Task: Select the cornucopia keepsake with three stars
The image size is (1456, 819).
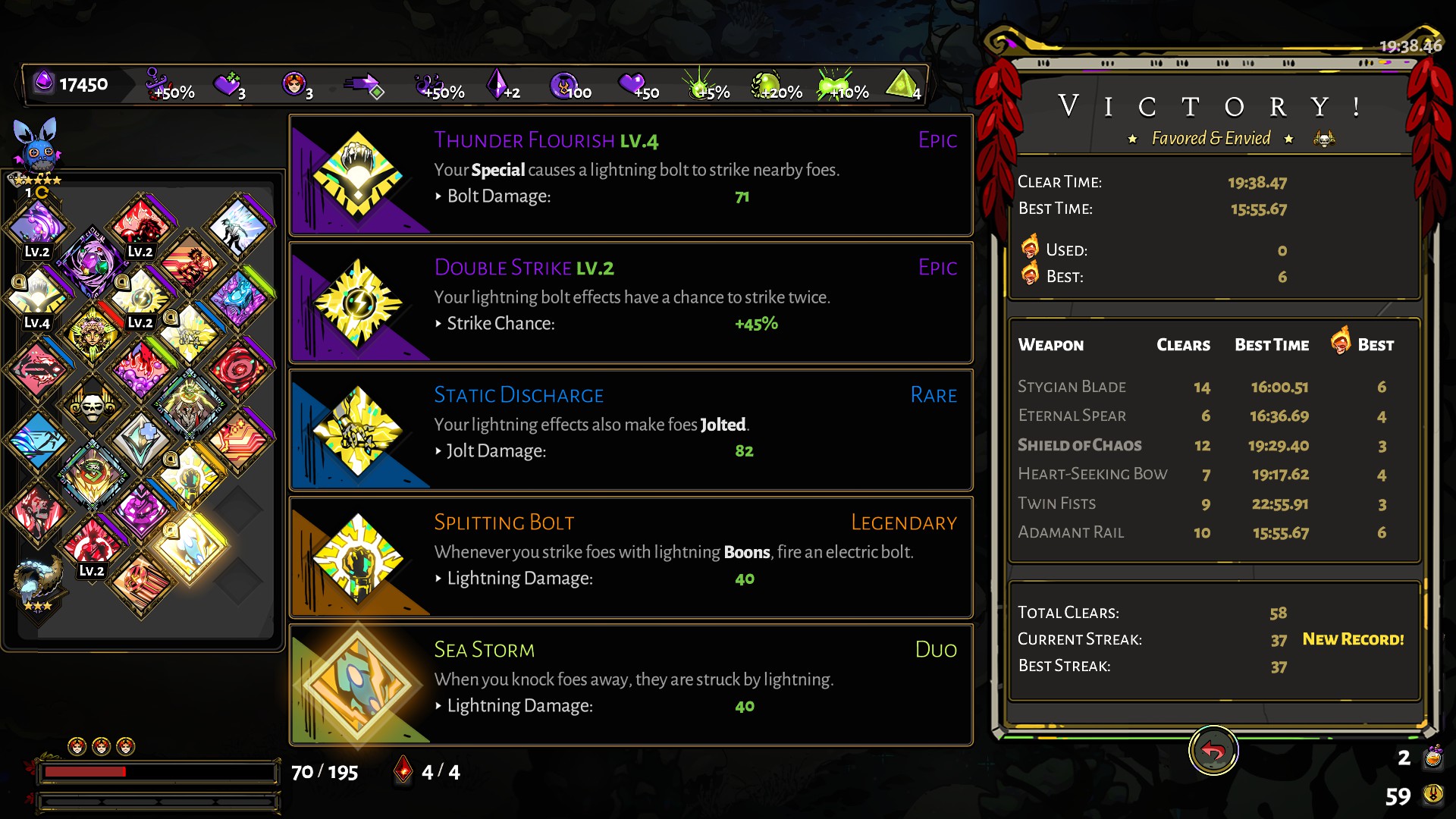Action: pos(36,582)
